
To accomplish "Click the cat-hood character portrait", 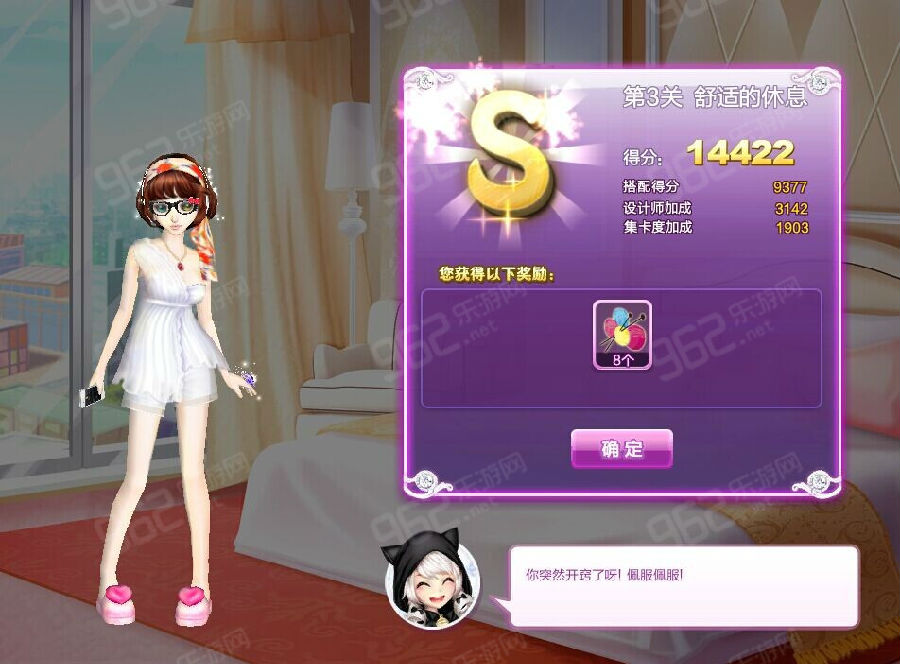I will click(433, 586).
